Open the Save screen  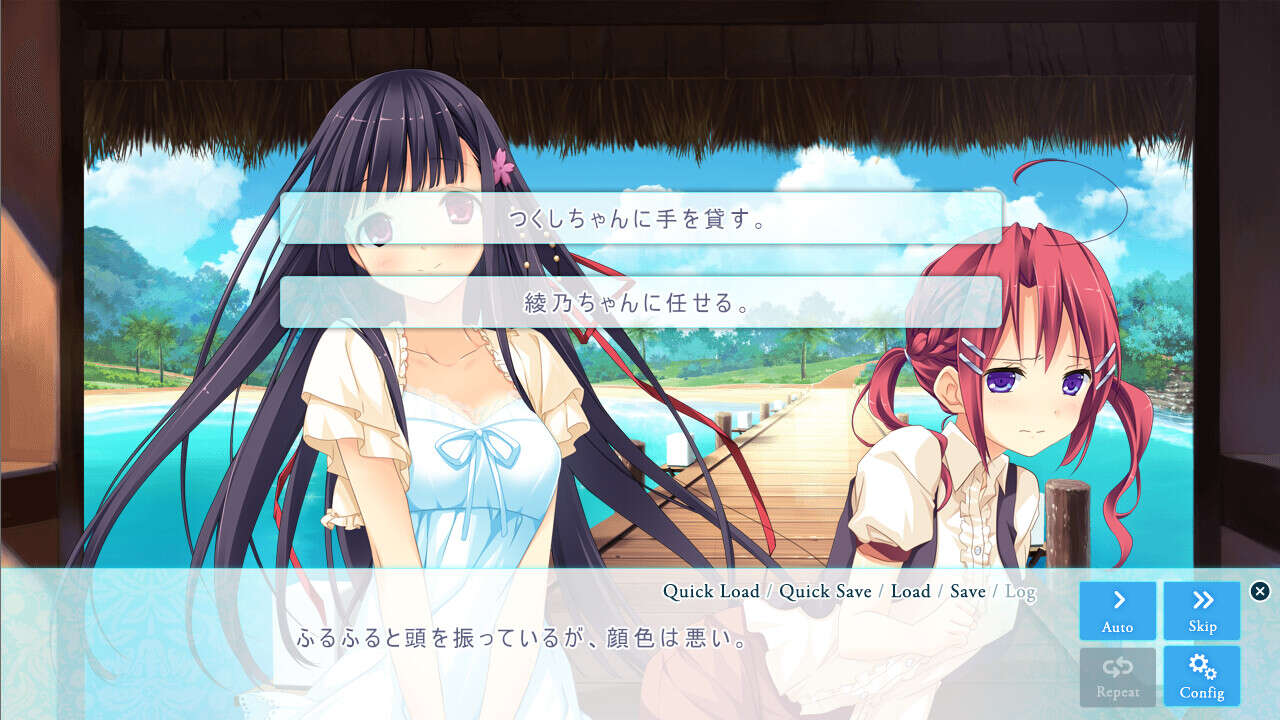coord(966,591)
